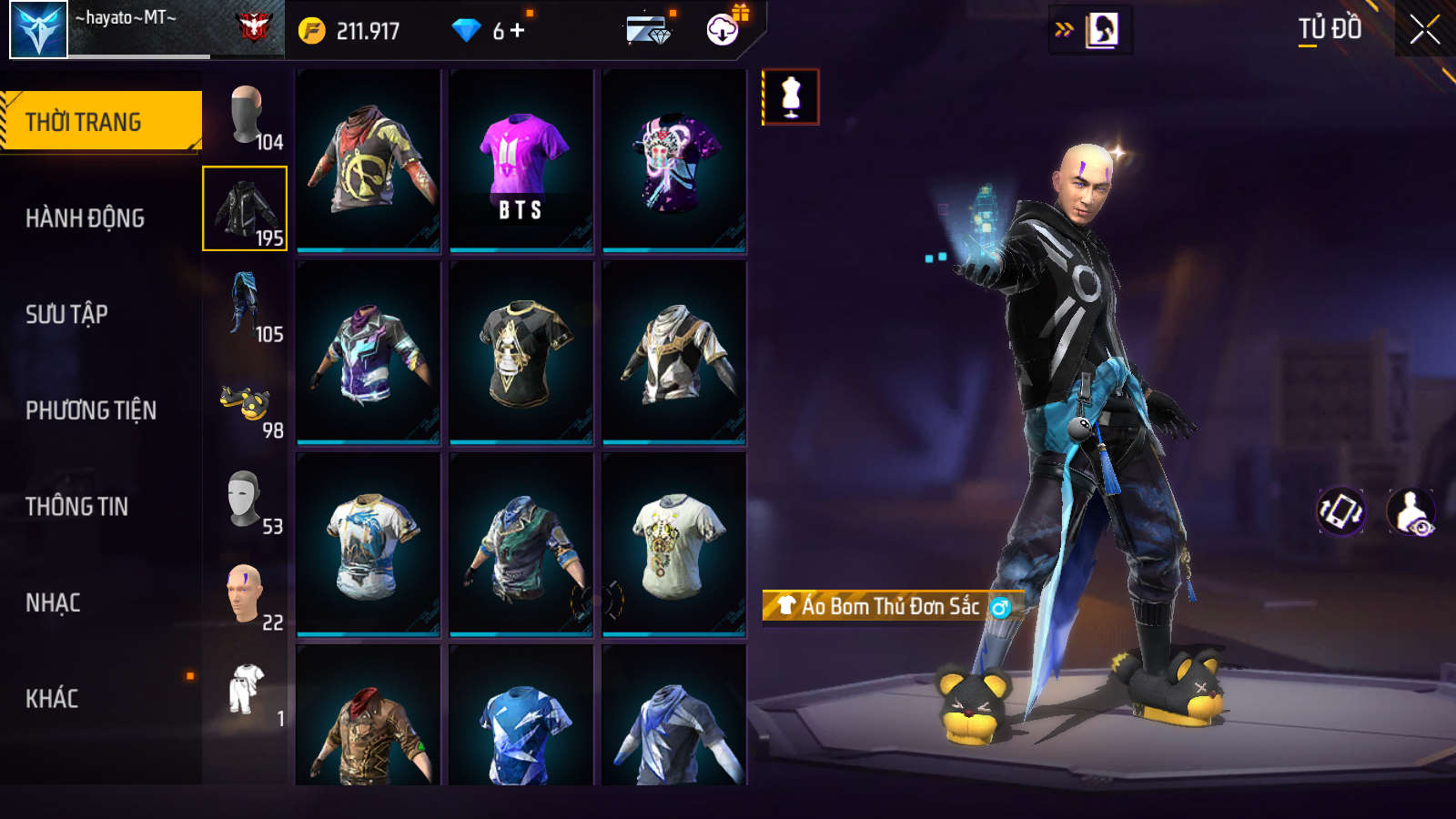Image resolution: width=1456 pixels, height=819 pixels.
Task: Show the Thông Tin section
Action: coord(76,506)
